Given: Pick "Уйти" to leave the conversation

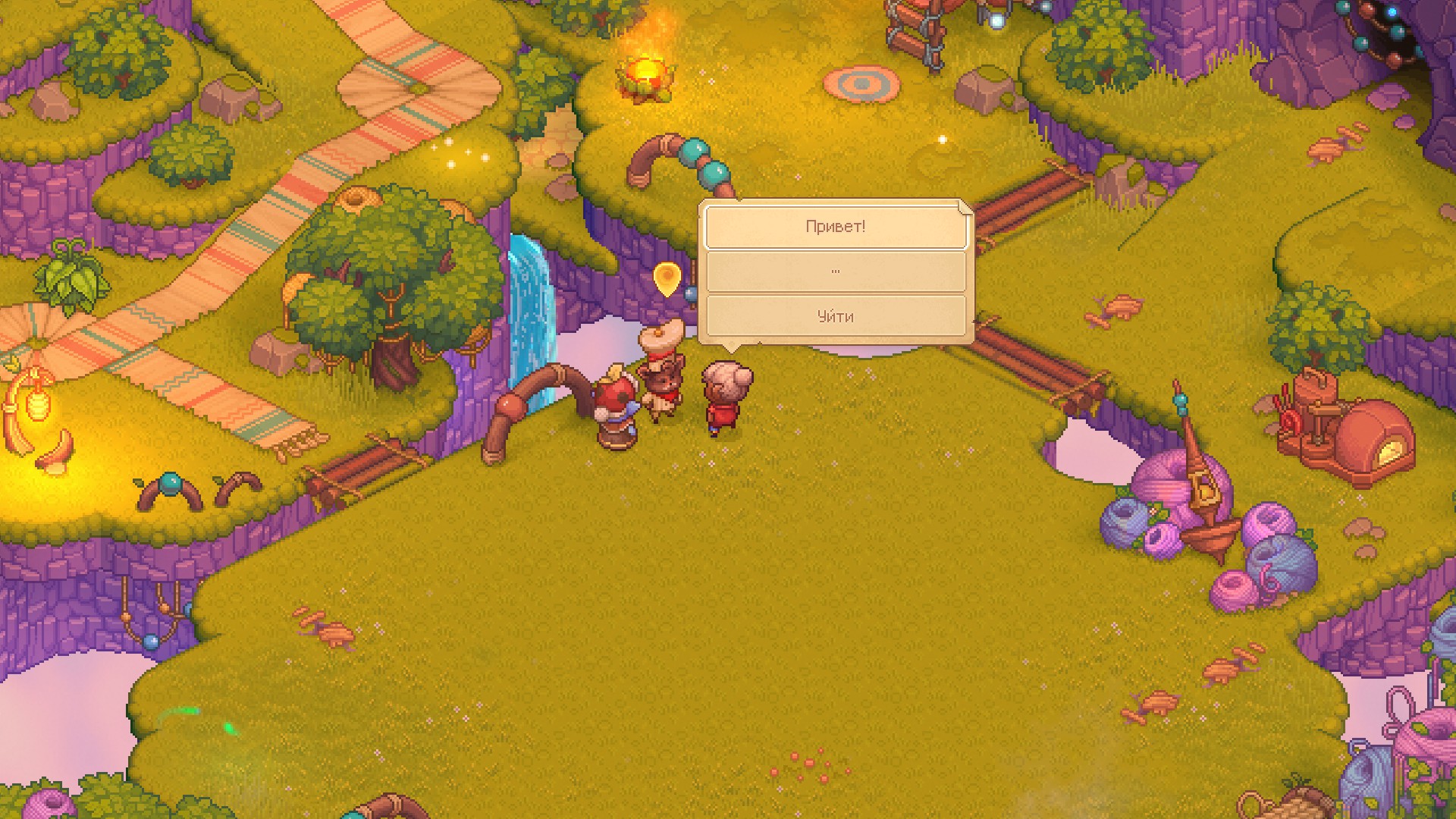Looking at the screenshot, I should 835,316.
